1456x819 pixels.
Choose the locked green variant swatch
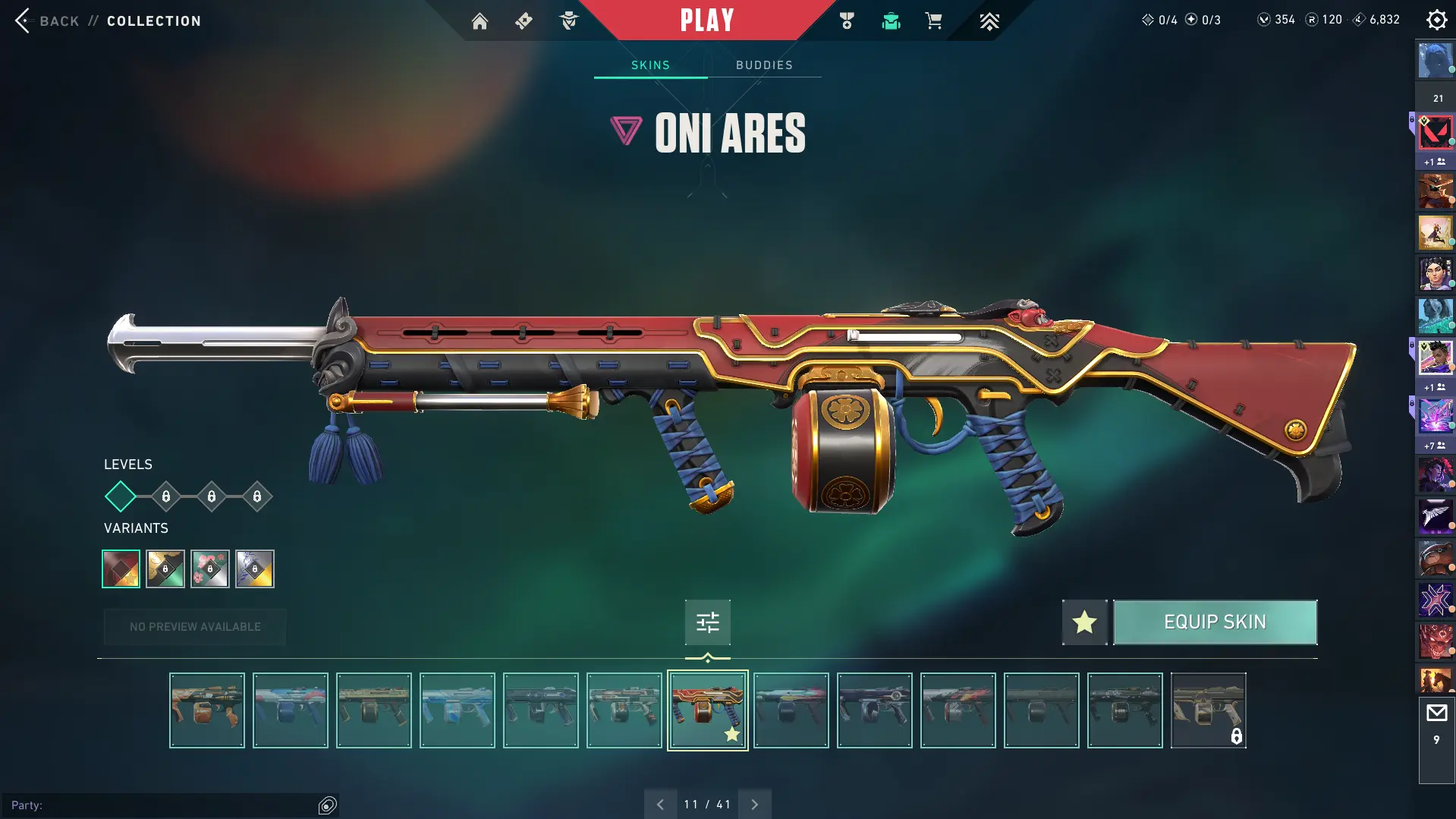coord(165,569)
